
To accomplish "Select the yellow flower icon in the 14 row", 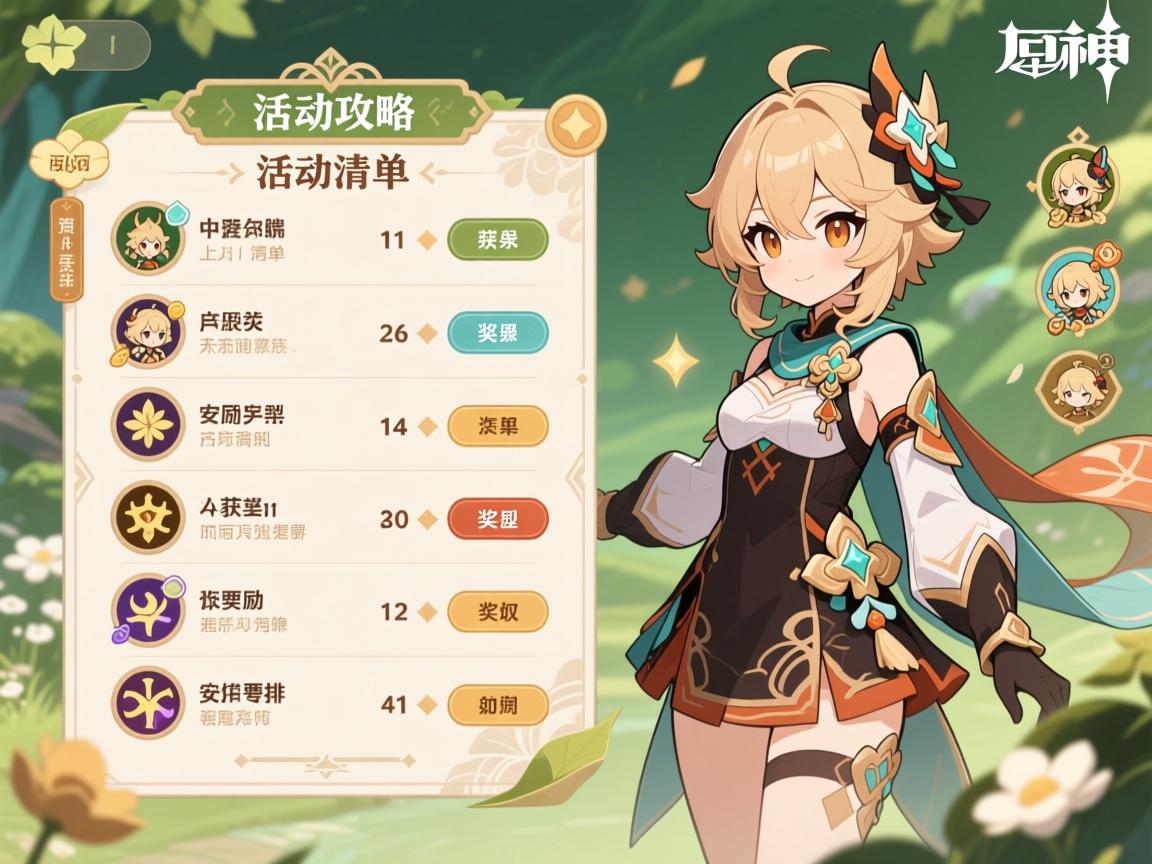I will (147, 425).
